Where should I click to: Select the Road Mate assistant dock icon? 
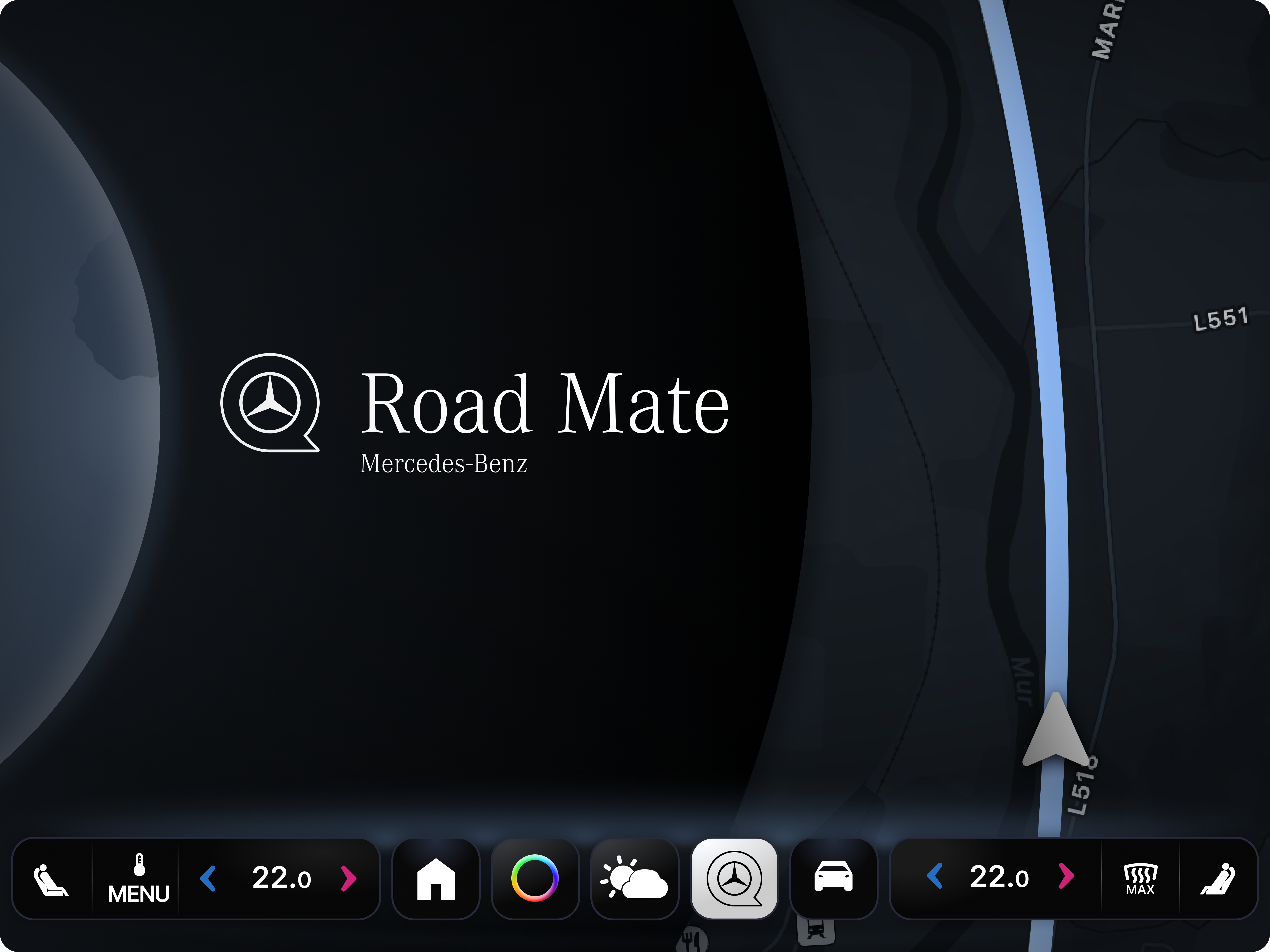tap(734, 879)
